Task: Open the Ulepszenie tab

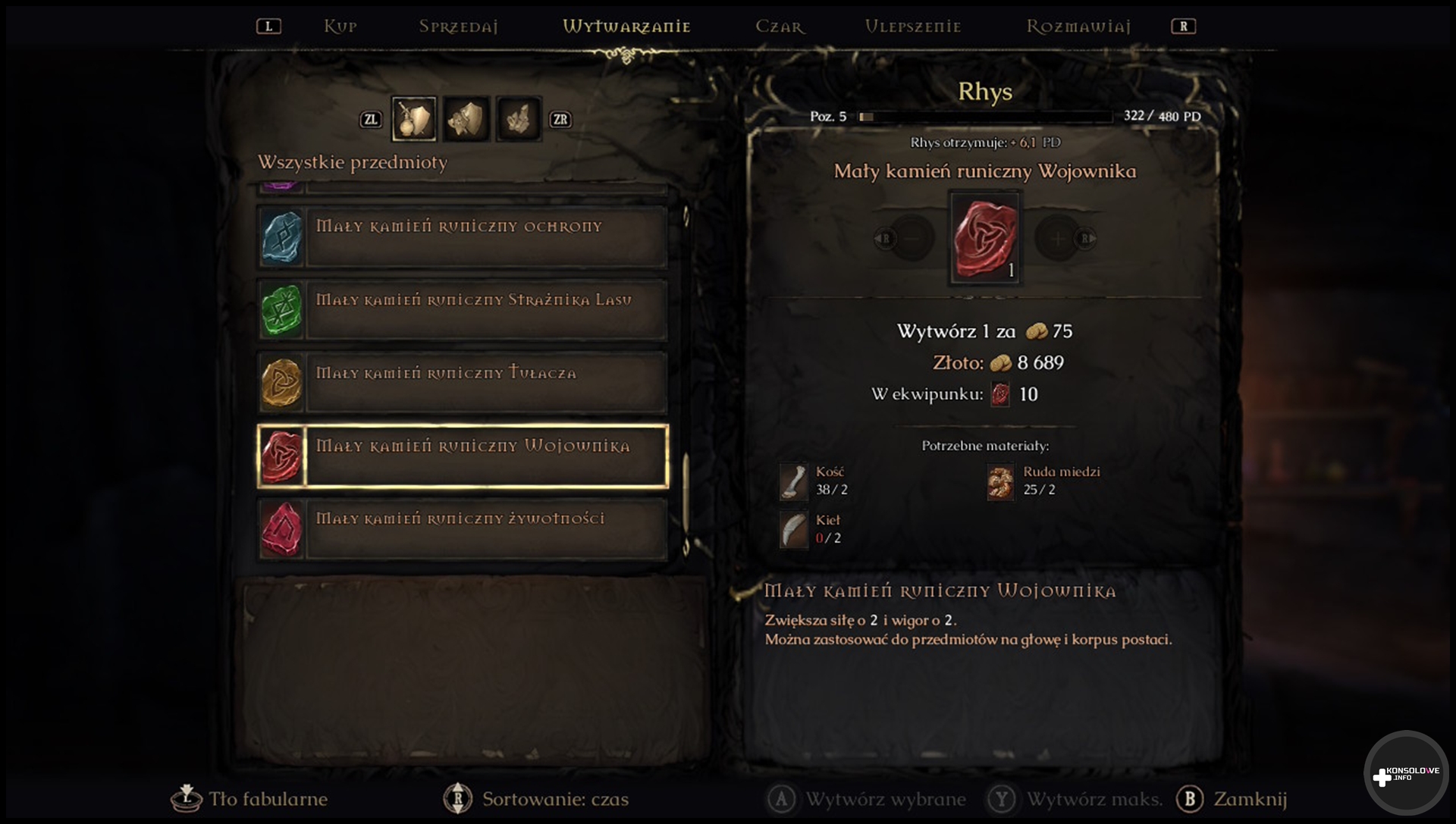Action: click(x=913, y=27)
